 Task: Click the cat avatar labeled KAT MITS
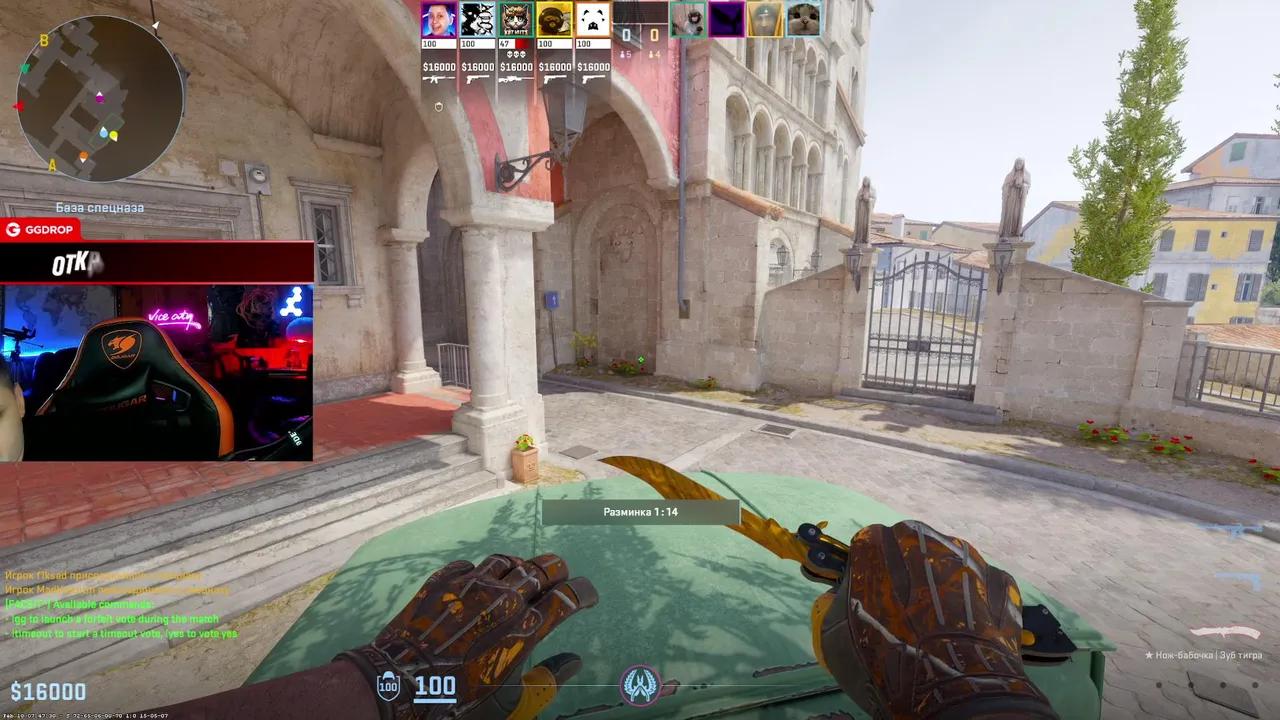(x=515, y=17)
